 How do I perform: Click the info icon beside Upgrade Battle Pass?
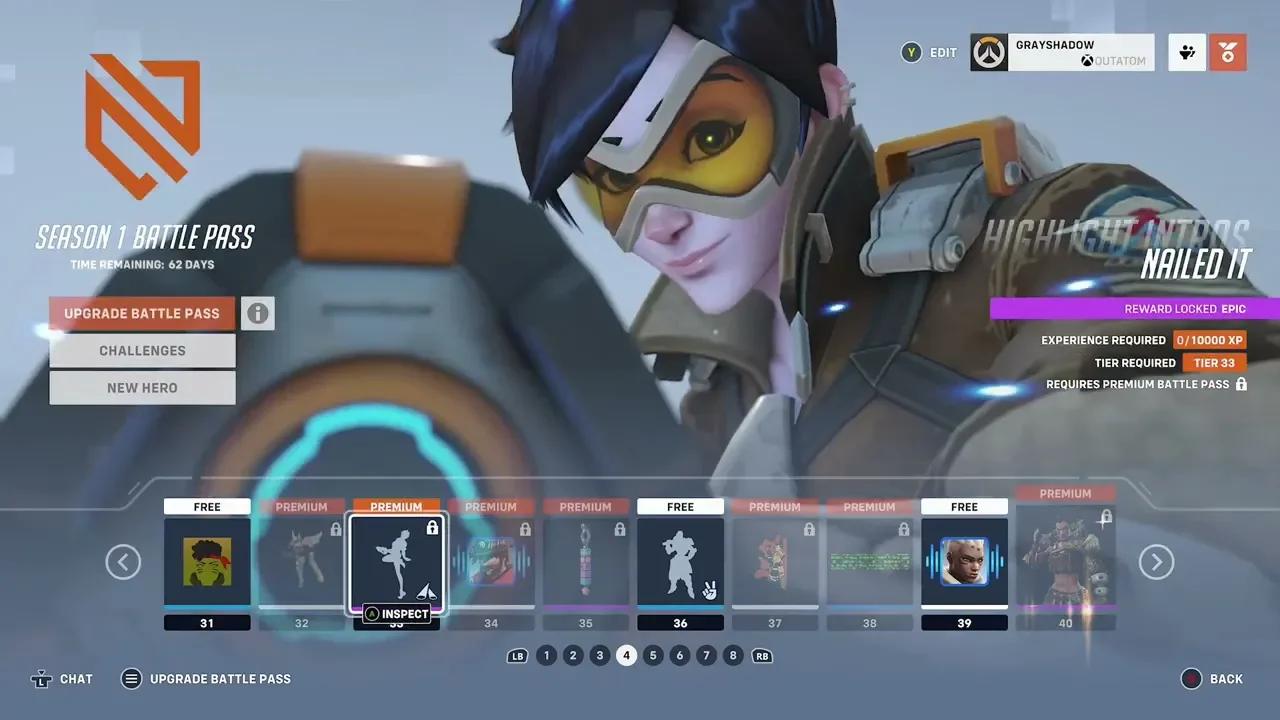tap(258, 313)
